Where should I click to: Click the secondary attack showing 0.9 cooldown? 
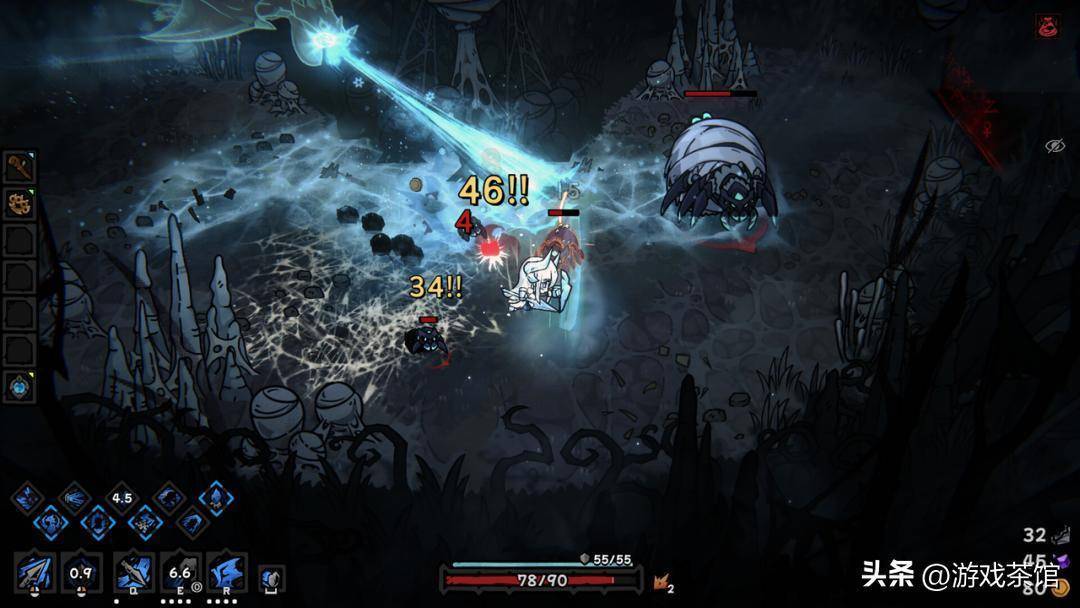tap(80, 572)
